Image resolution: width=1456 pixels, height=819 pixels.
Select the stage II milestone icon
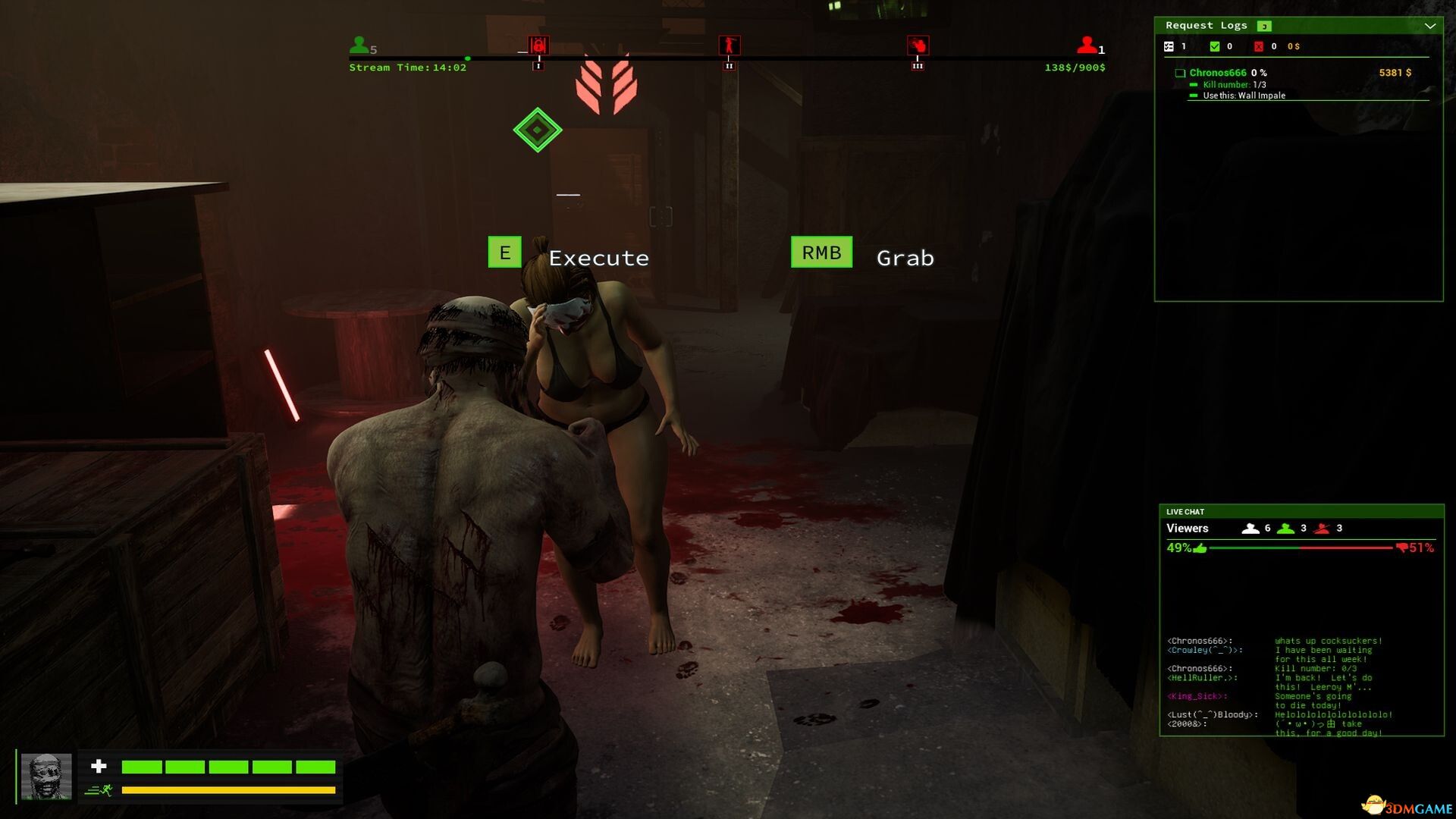tap(729, 45)
